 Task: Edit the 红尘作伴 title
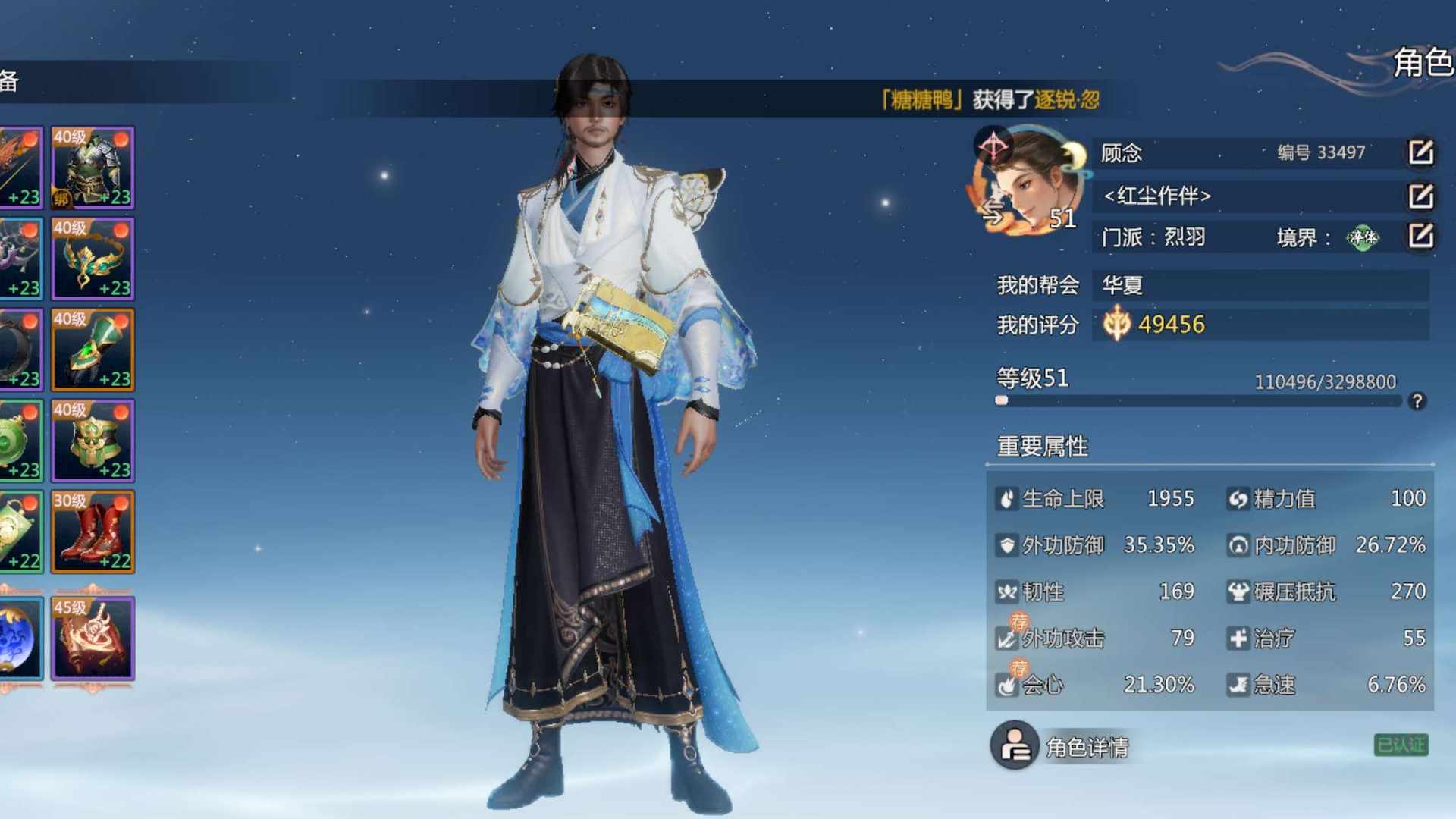coord(1420,196)
